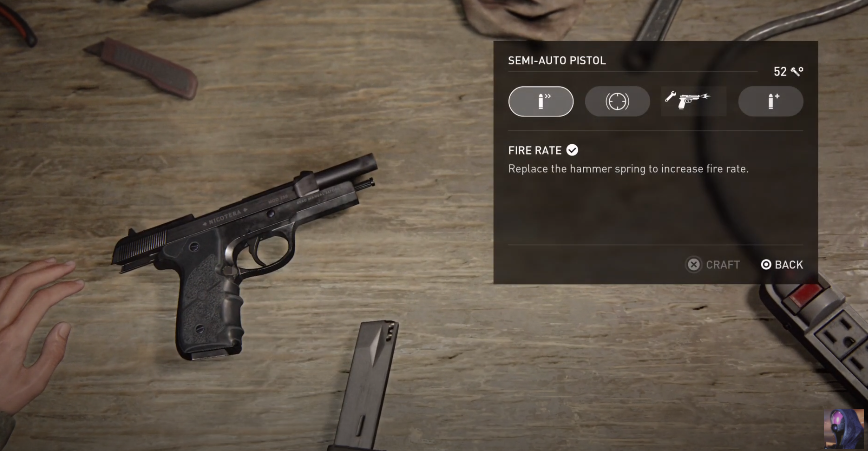Image resolution: width=868 pixels, height=451 pixels.
Task: Pick the bullet-plus capacity upgrade
Action: tap(770, 101)
